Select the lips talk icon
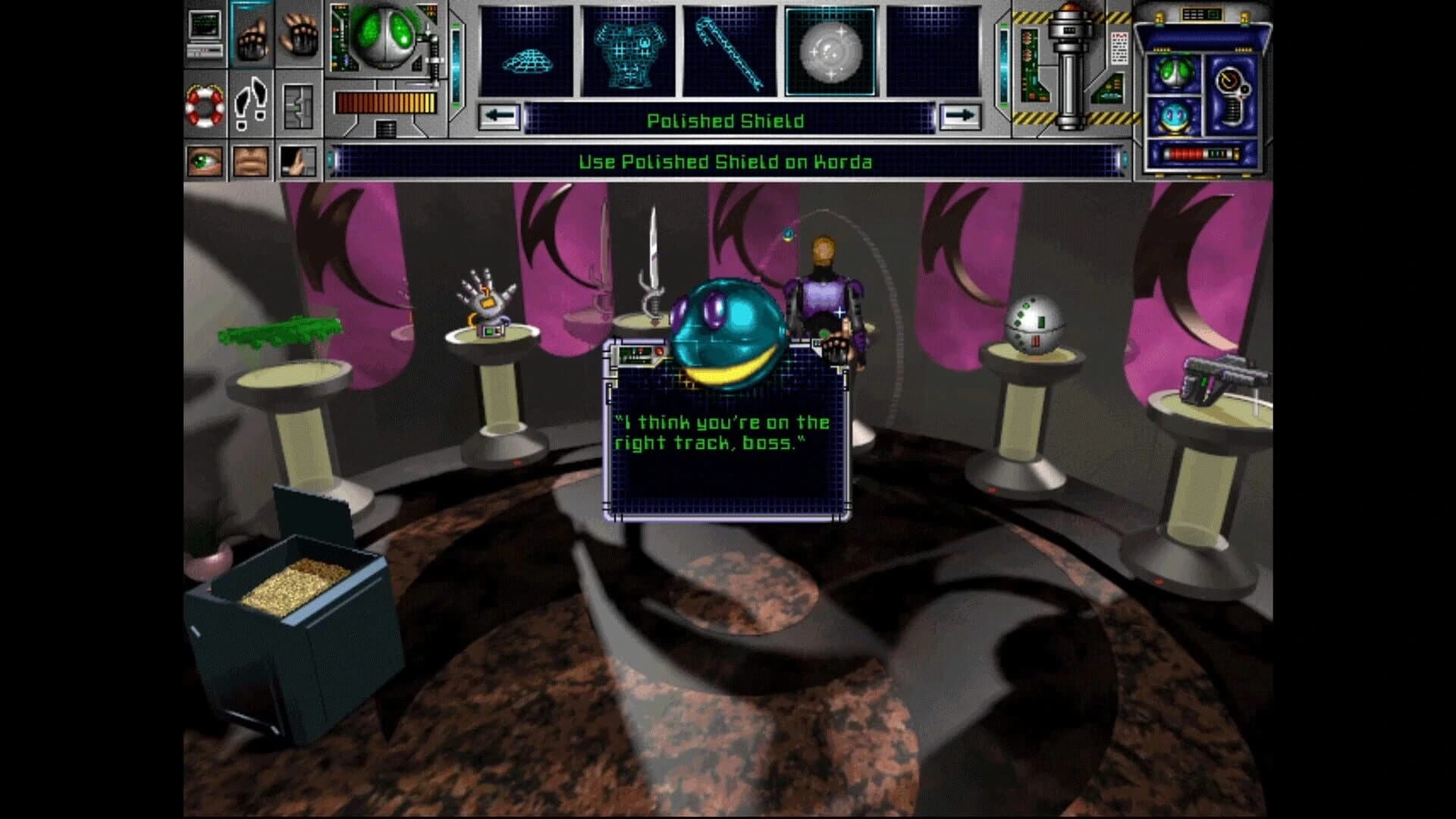The width and height of the screenshot is (1456, 819). [x=249, y=162]
